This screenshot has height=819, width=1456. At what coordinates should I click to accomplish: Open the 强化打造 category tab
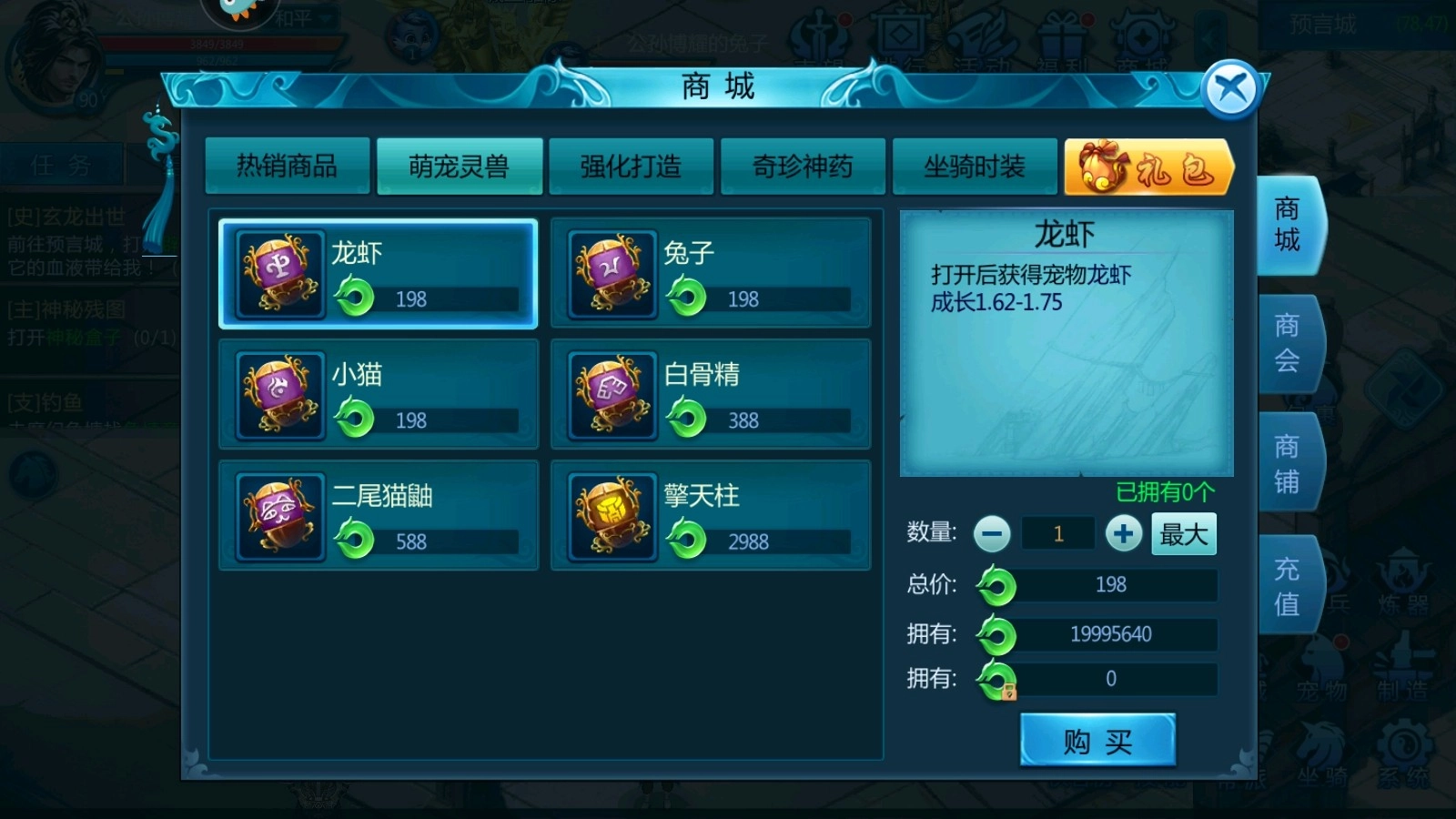632,167
